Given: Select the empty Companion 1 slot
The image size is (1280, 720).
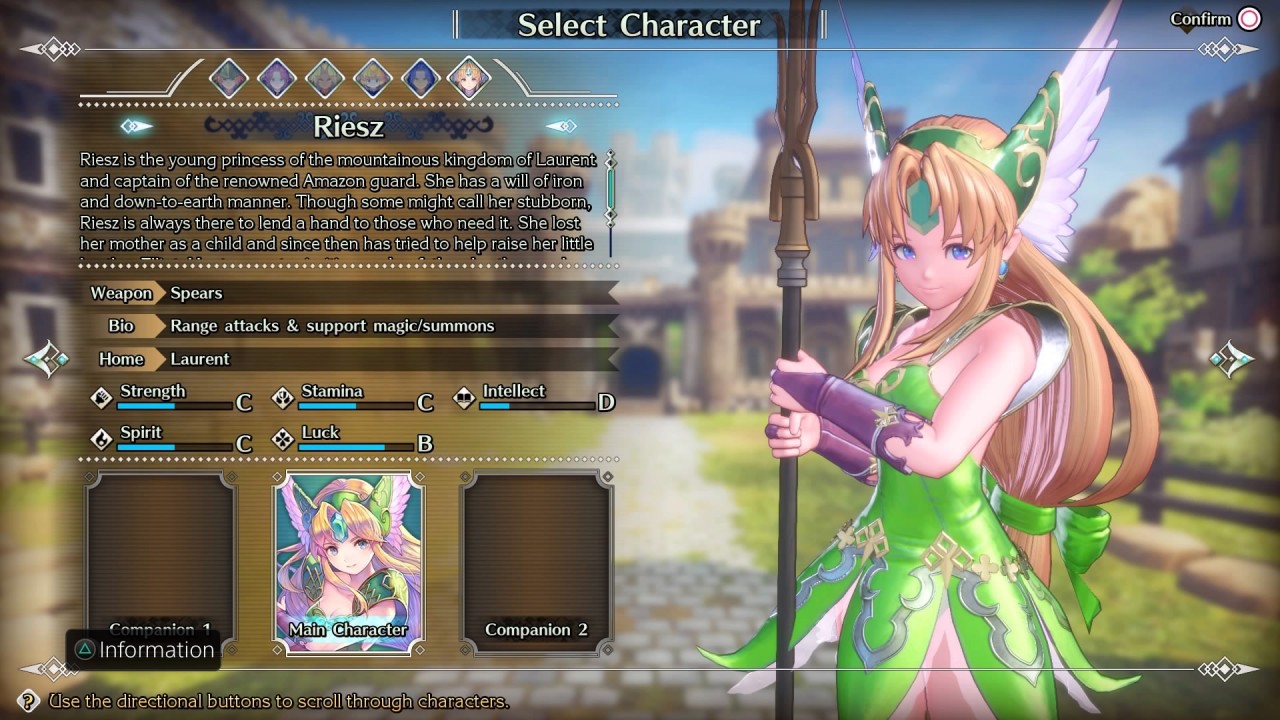Looking at the screenshot, I should point(161,562).
